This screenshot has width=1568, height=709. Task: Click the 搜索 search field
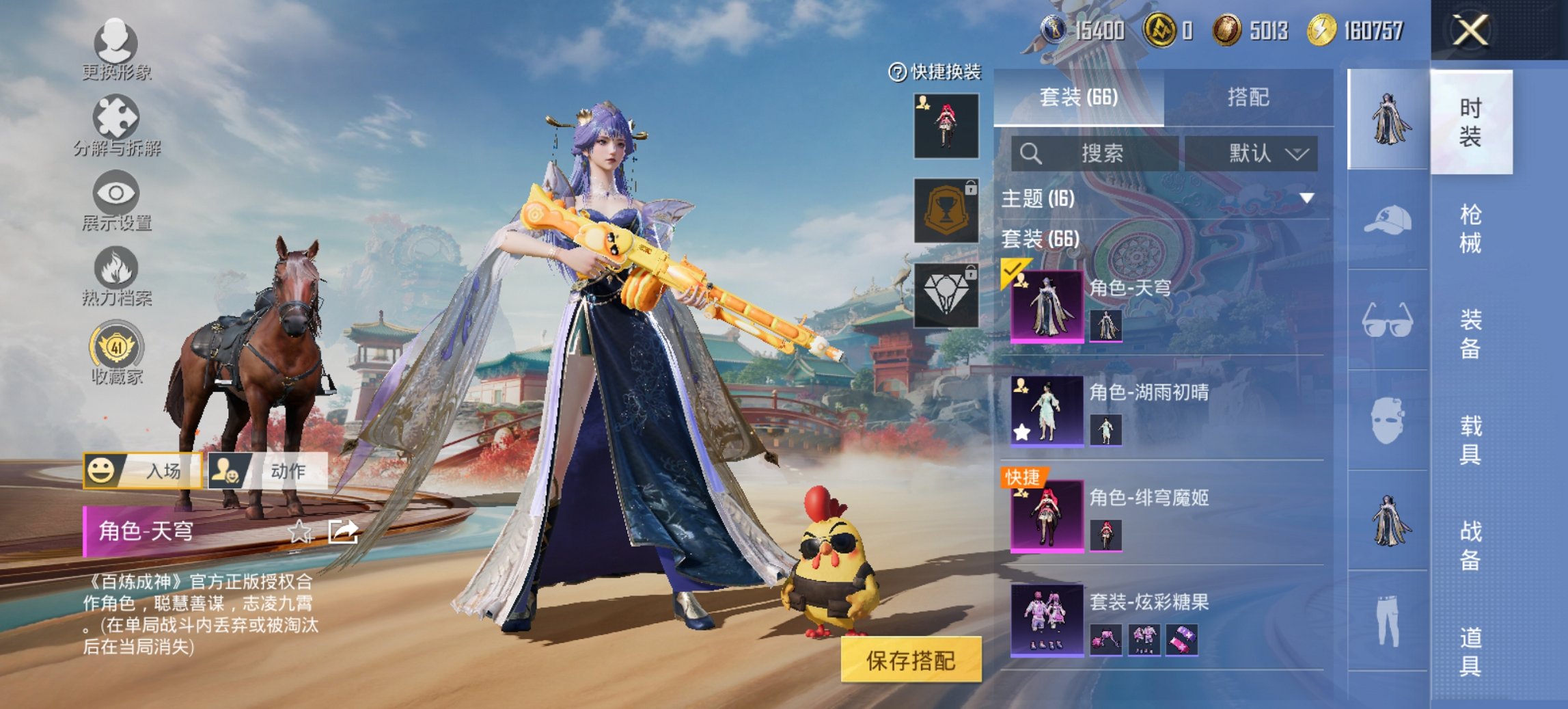[1095, 153]
